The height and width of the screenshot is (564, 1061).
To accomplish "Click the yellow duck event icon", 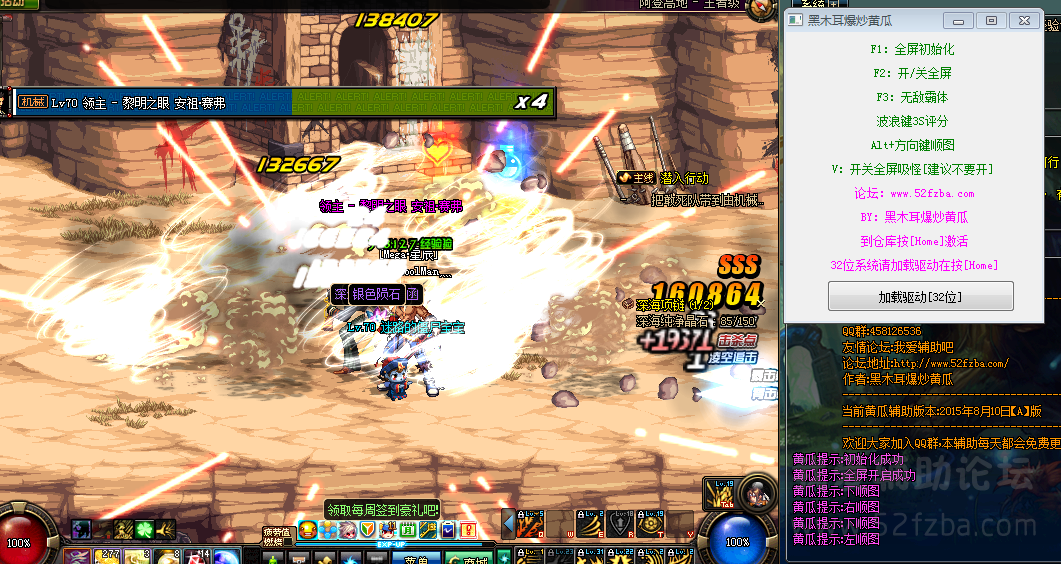I will [x=309, y=529].
